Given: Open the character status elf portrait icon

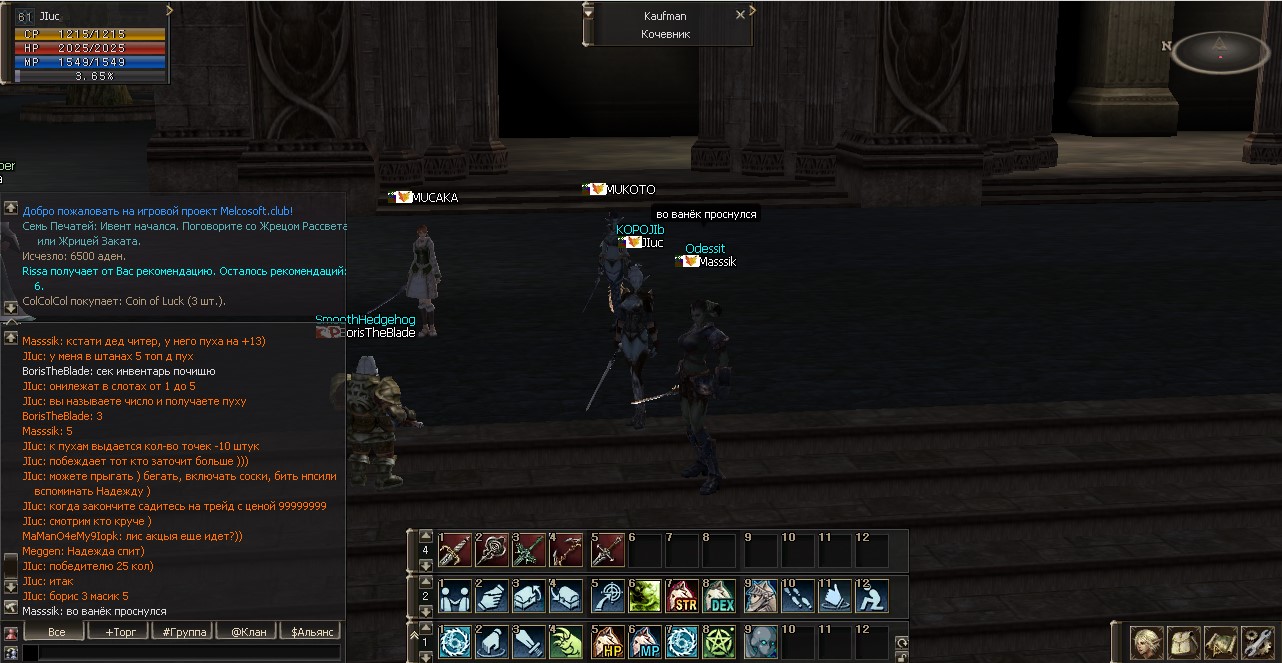Looking at the screenshot, I should pyautogui.click(x=1147, y=641).
